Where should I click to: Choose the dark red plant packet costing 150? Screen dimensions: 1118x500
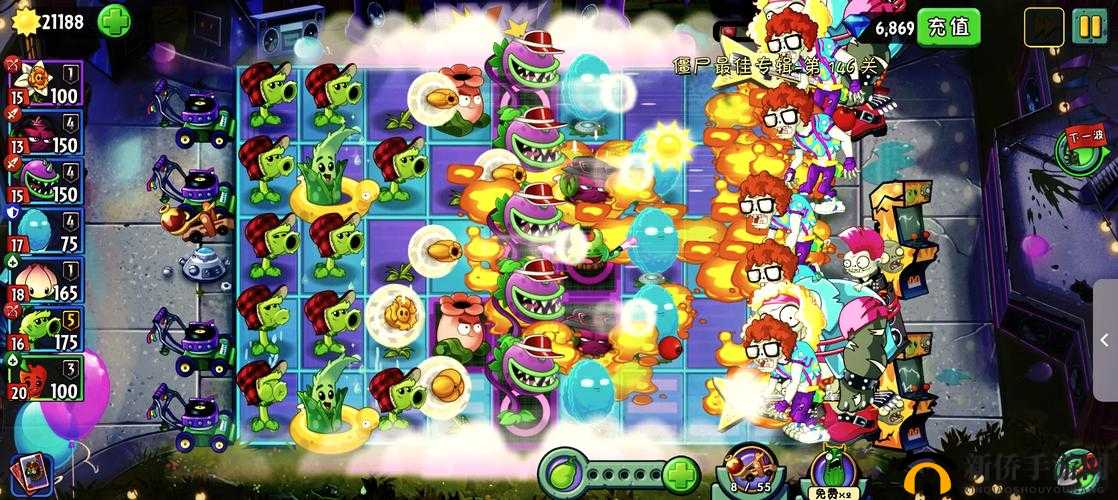[43, 132]
